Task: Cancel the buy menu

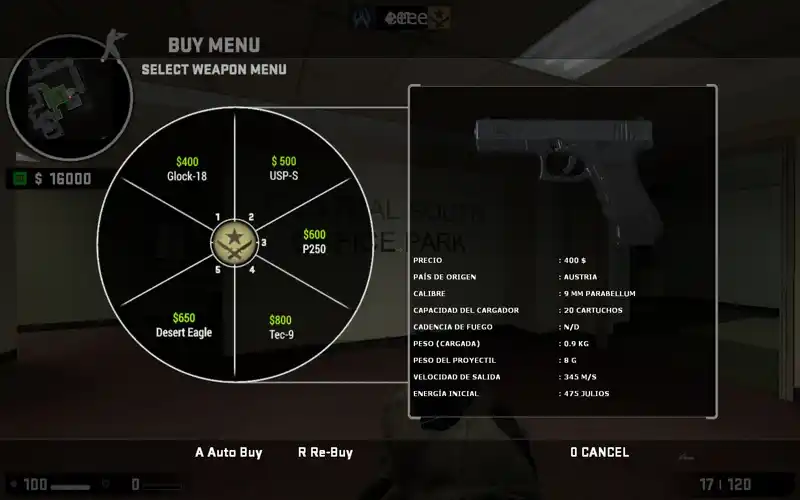Action: [599, 452]
